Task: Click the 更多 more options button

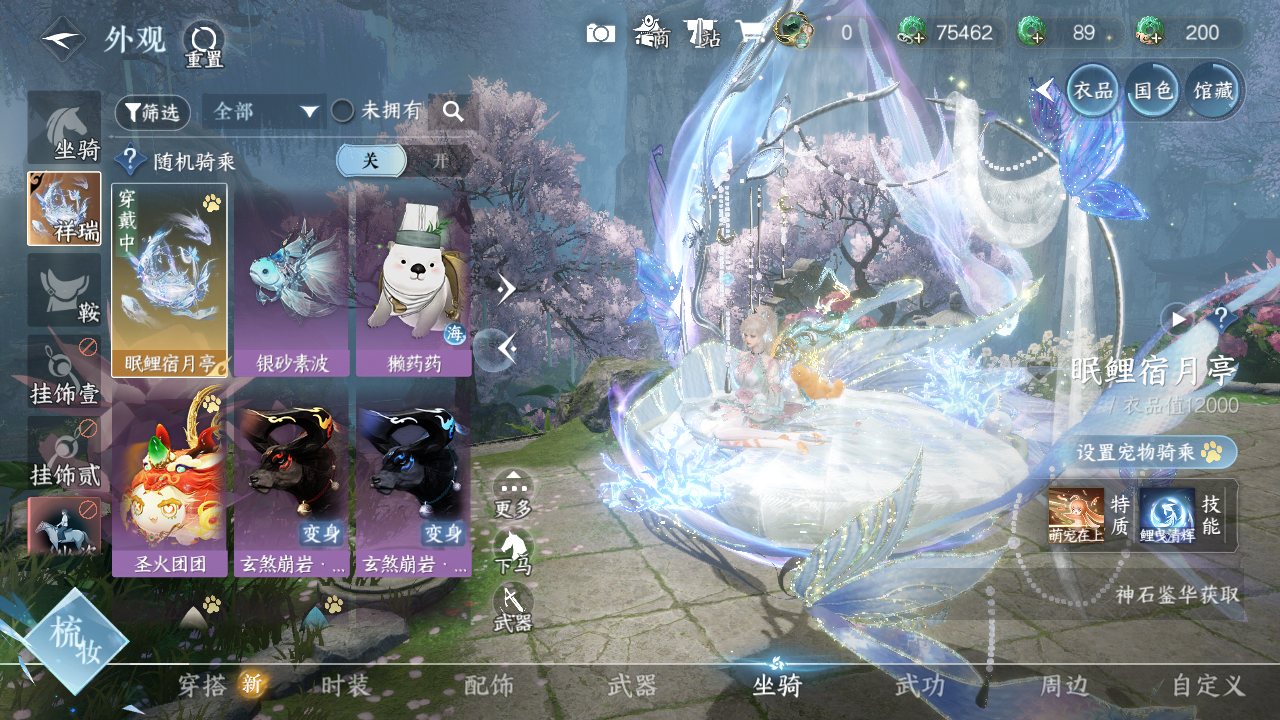Action: [513, 494]
